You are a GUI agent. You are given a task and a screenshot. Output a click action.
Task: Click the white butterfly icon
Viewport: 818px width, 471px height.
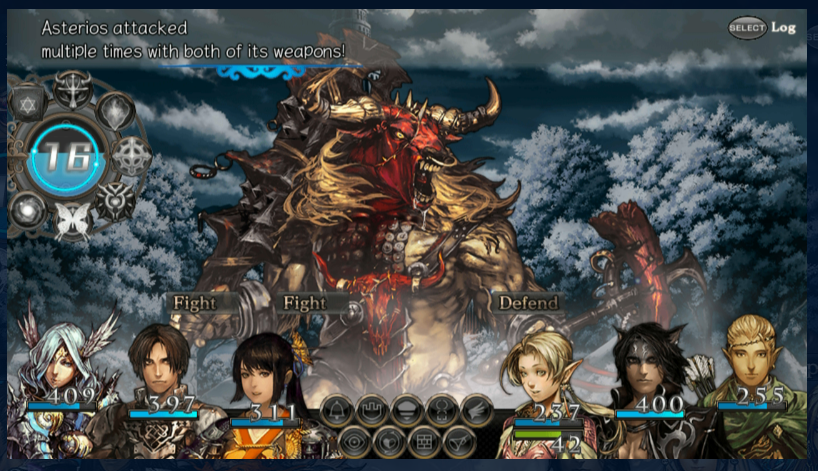click(73, 220)
